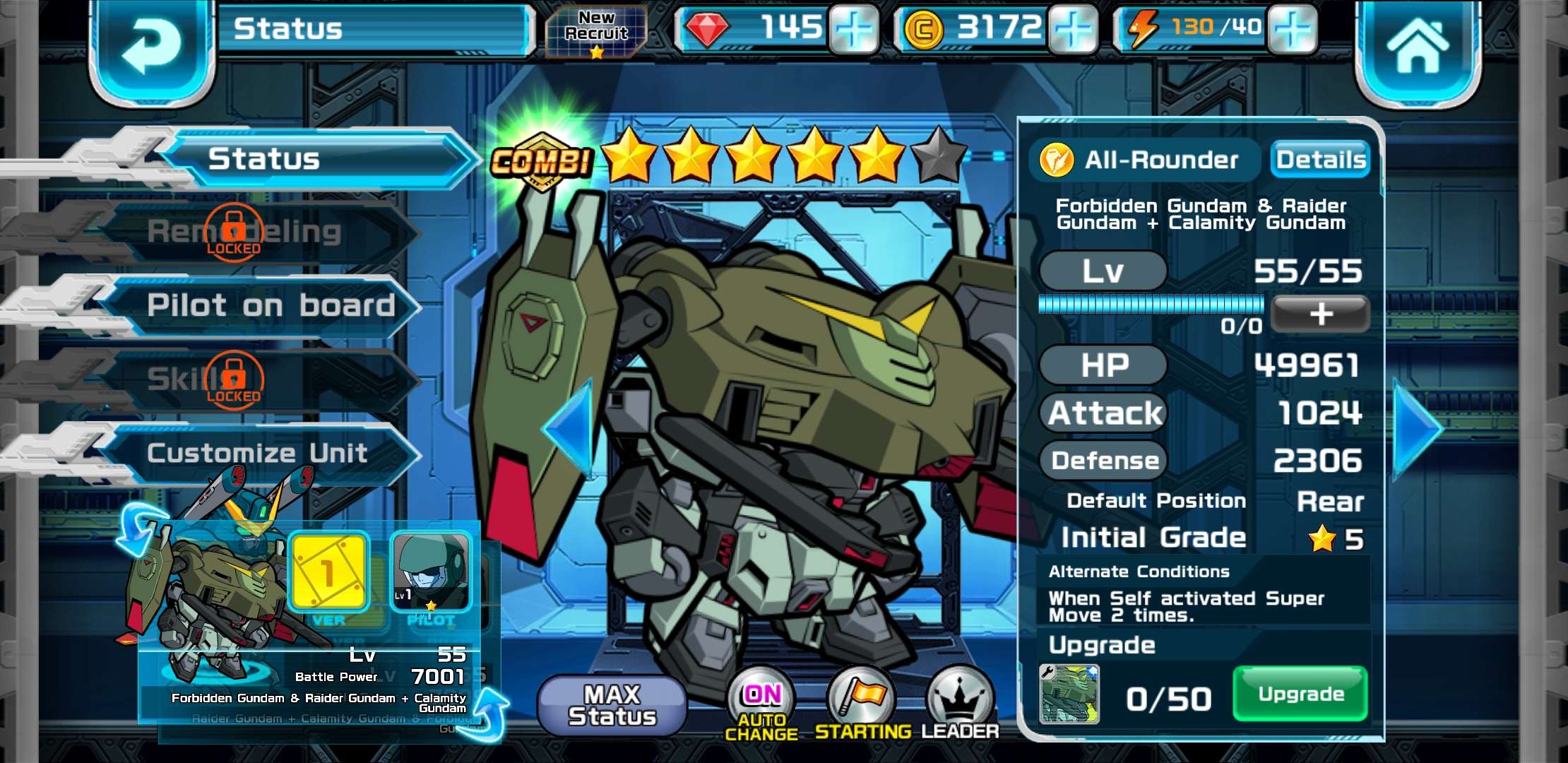Select the pilot portrait slot
This screenshot has width=1568, height=763.
point(431,572)
